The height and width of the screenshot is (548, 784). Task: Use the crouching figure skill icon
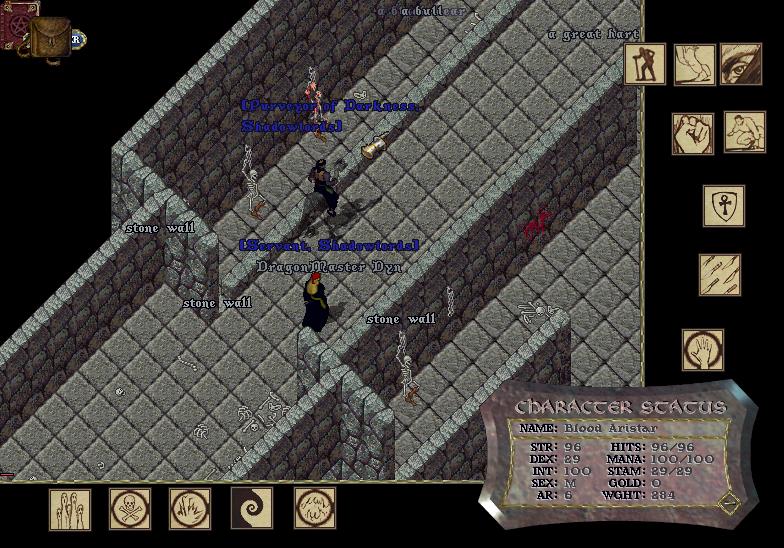point(744,132)
